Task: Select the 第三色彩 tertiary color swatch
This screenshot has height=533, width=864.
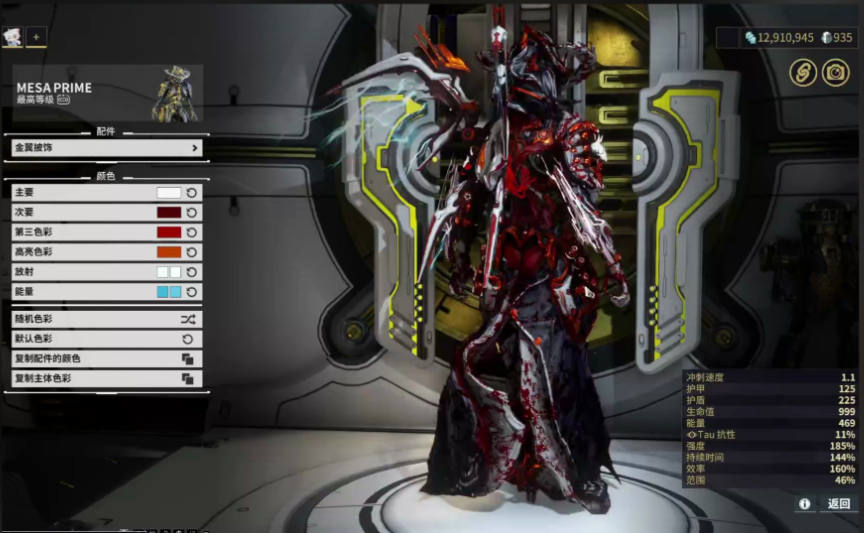Action: click(x=169, y=232)
